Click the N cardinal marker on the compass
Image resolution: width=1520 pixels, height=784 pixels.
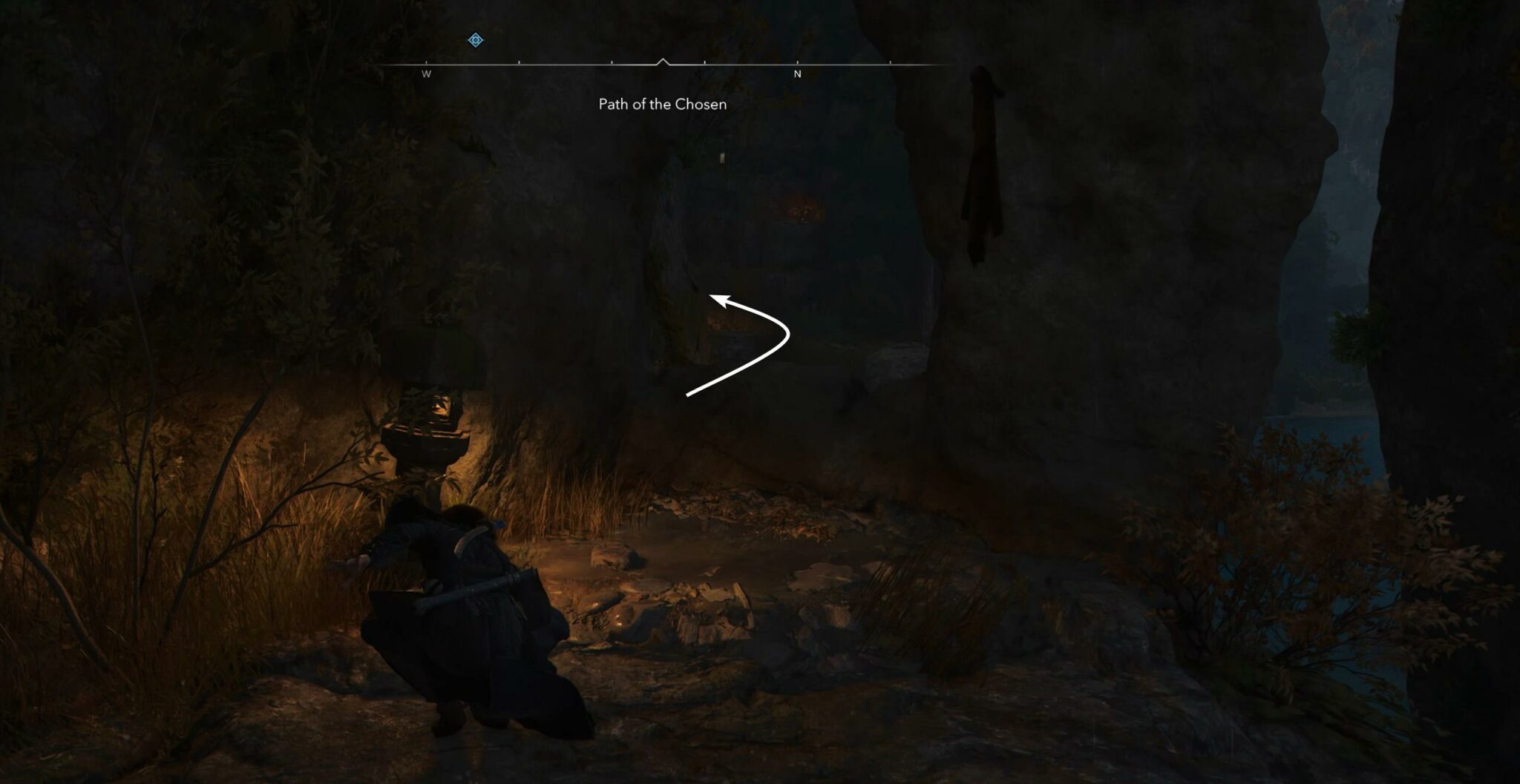pos(798,74)
